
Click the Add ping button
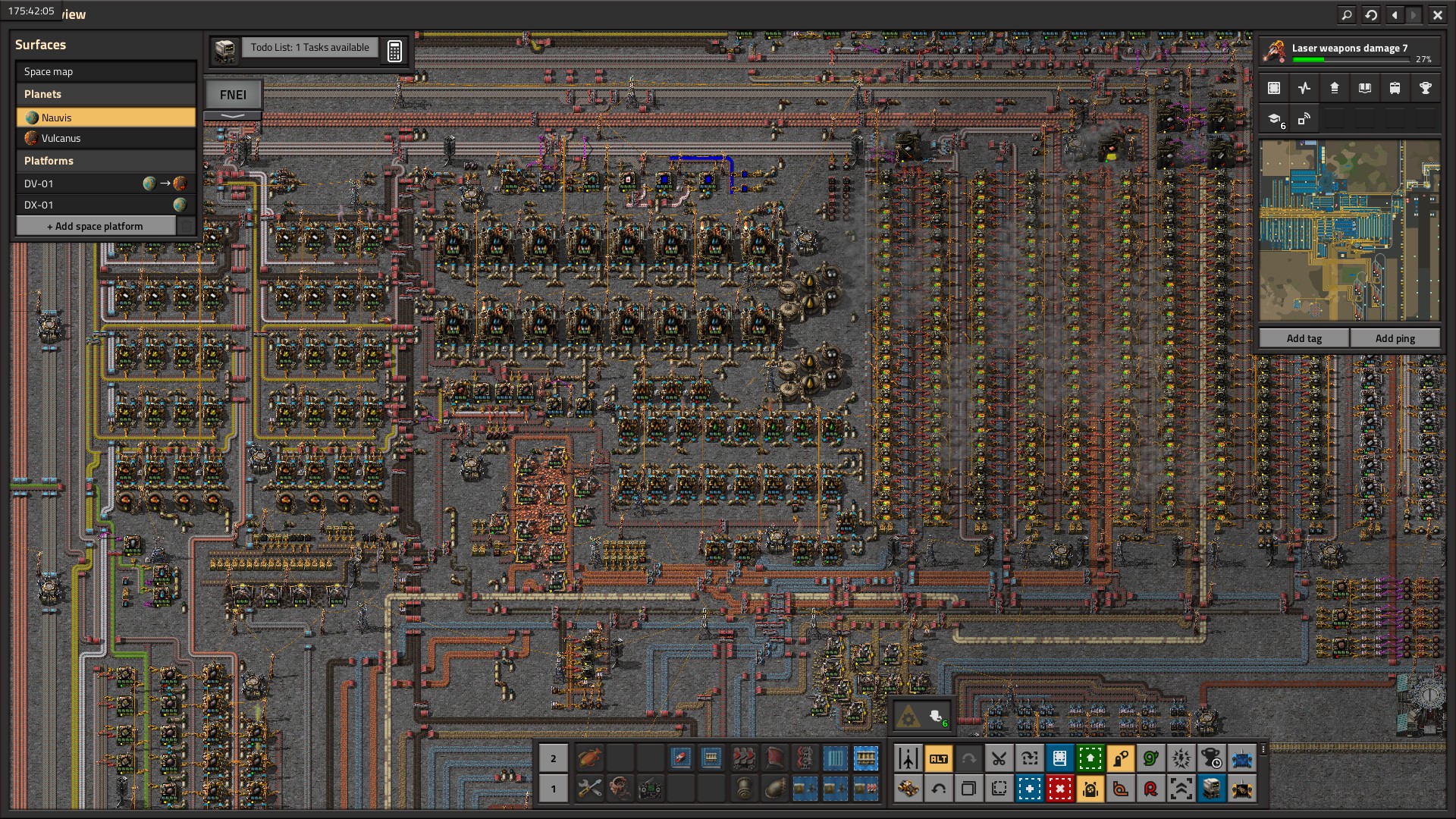pos(1395,338)
